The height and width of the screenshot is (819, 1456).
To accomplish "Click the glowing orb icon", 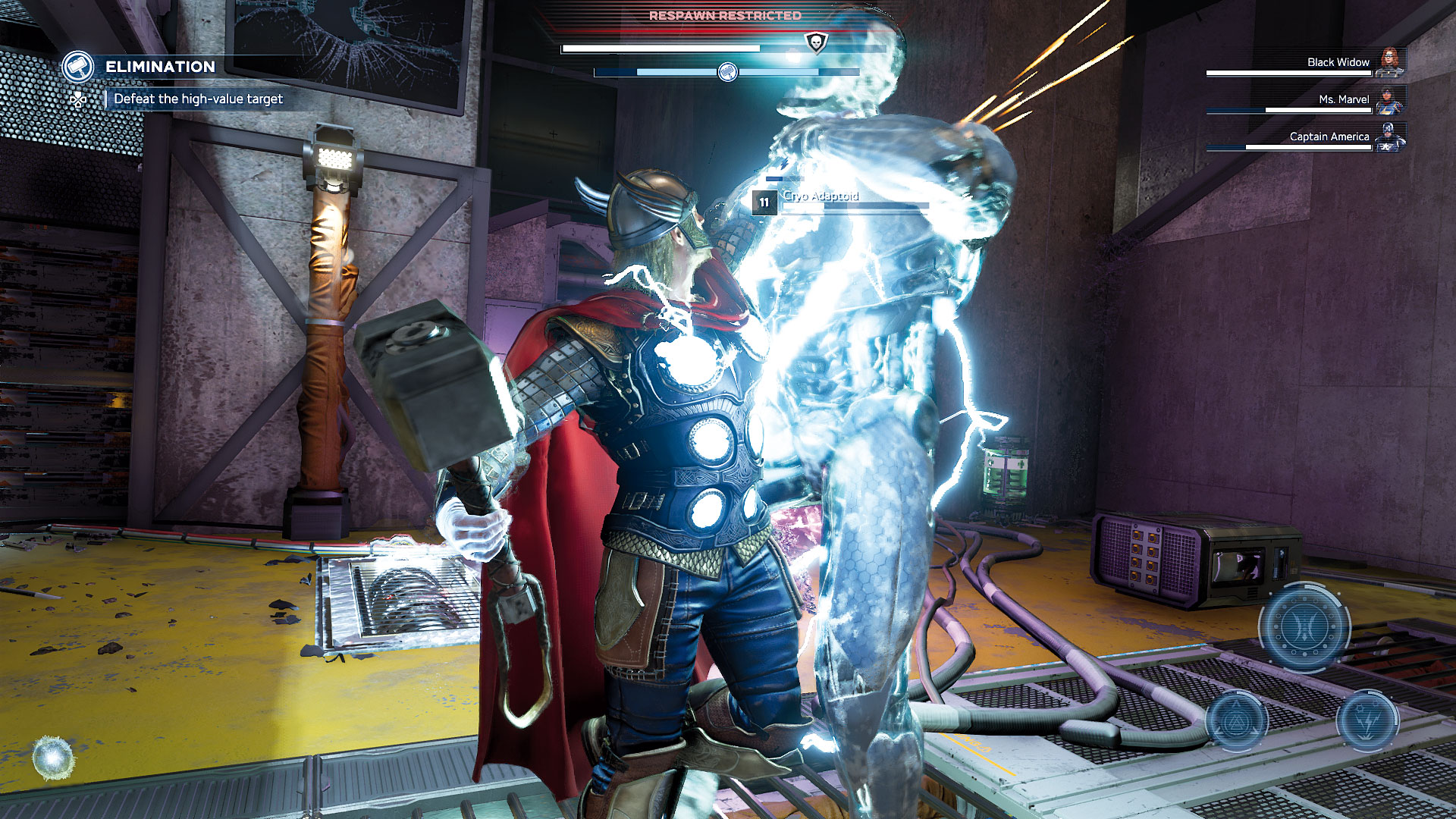I will 54,758.
